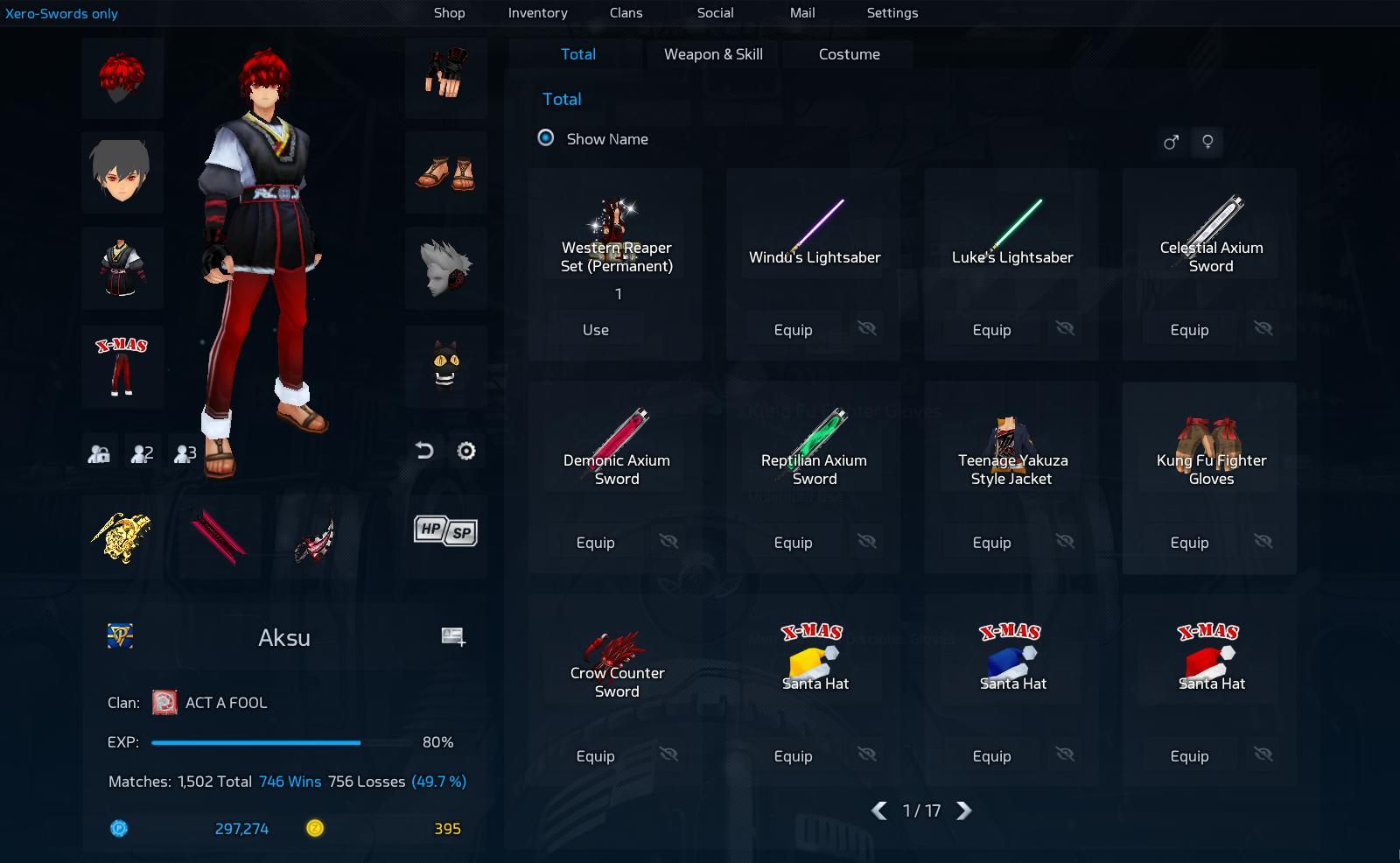
Task: Equip Windu's Lightsaber
Action: [793, 330]
